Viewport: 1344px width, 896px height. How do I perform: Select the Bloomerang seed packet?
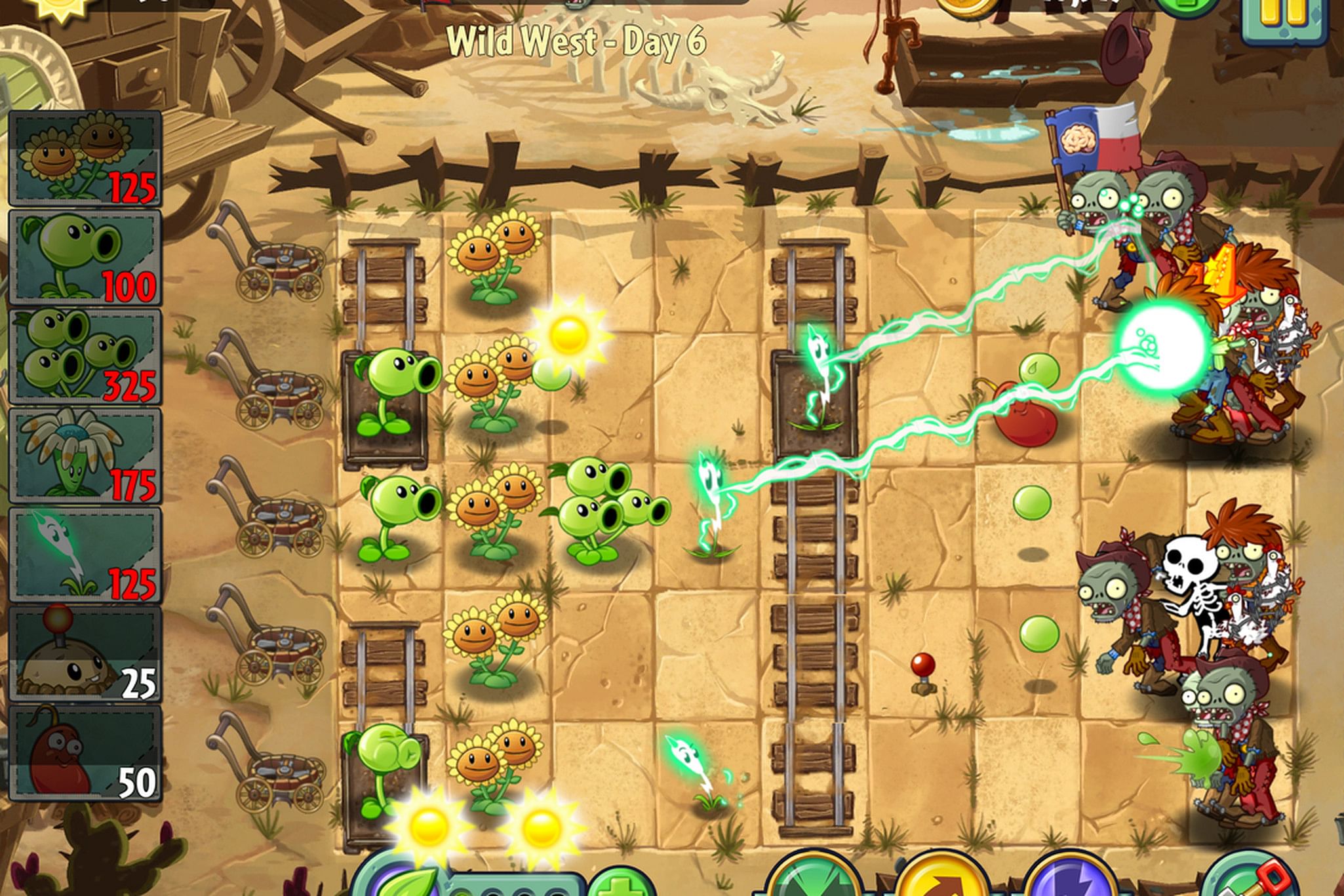85,456
